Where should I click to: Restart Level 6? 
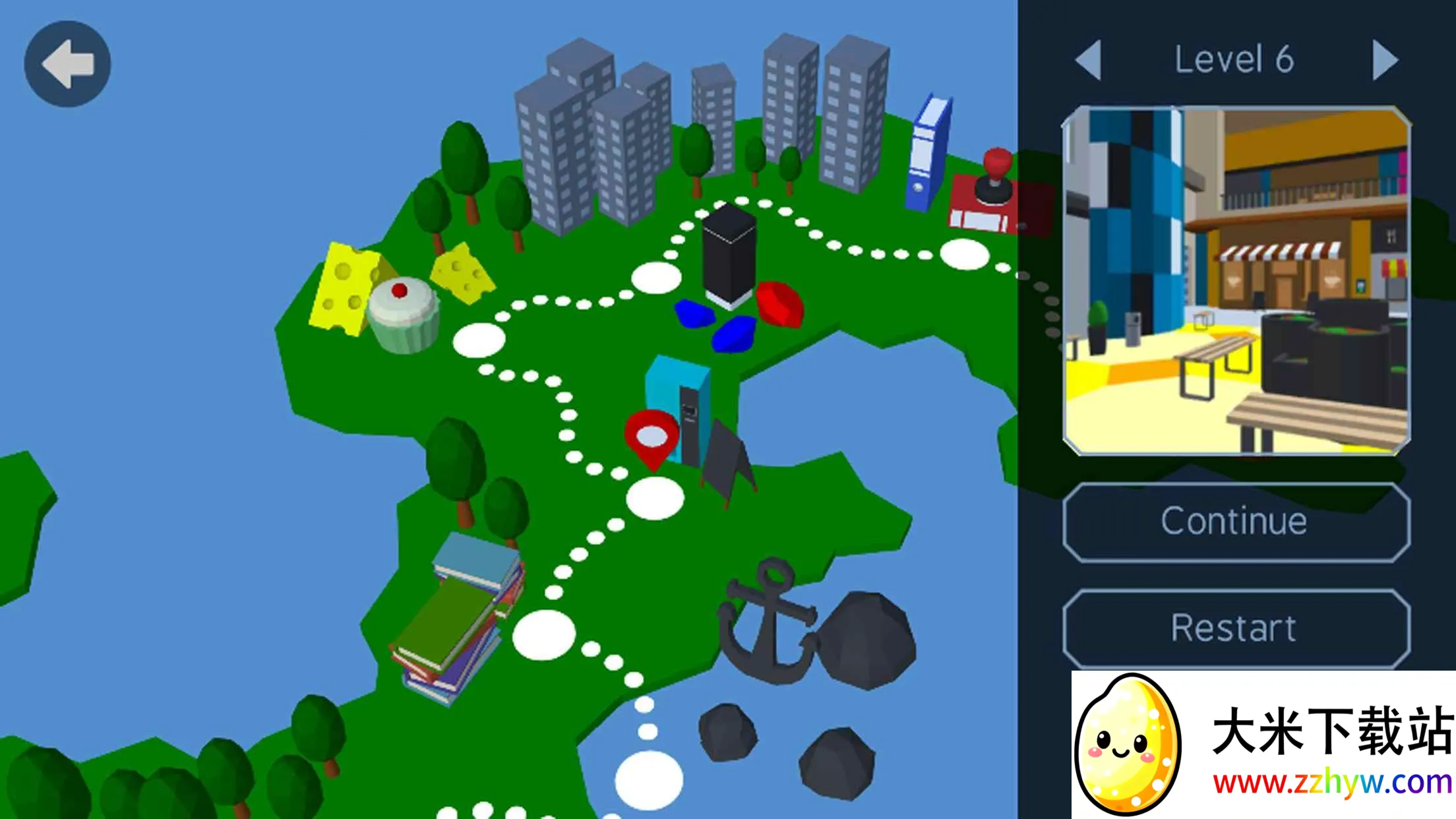pos(1236,628)
